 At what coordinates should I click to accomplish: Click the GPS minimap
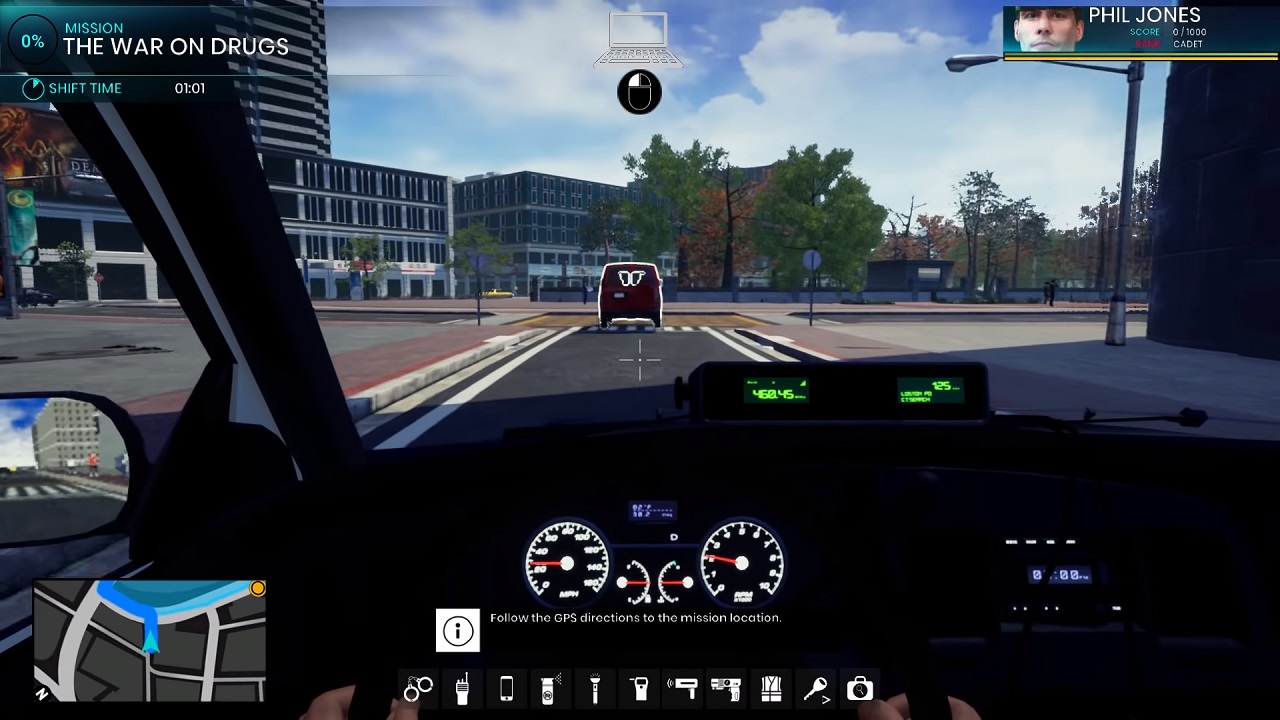click(x=150, y=640)
